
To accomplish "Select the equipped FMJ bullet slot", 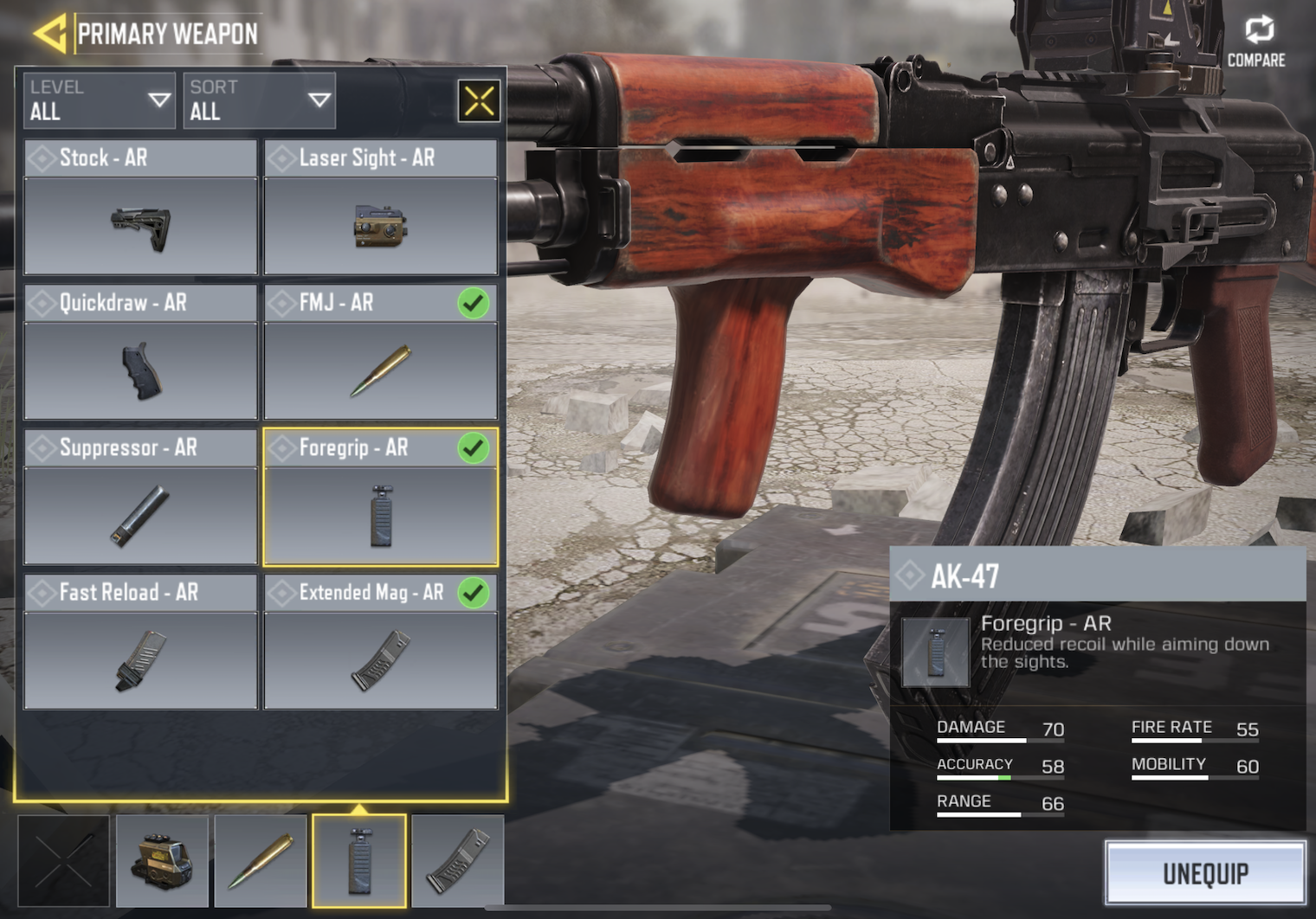I will tap(261, 860).
